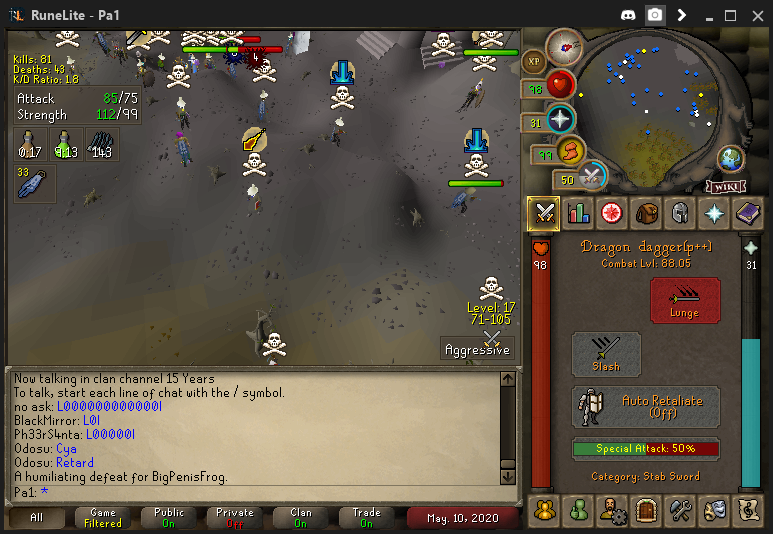Select the Lunge attack style
Viewport: 773px width, 534px height.
pyautogui.click(x=685, y=300)
